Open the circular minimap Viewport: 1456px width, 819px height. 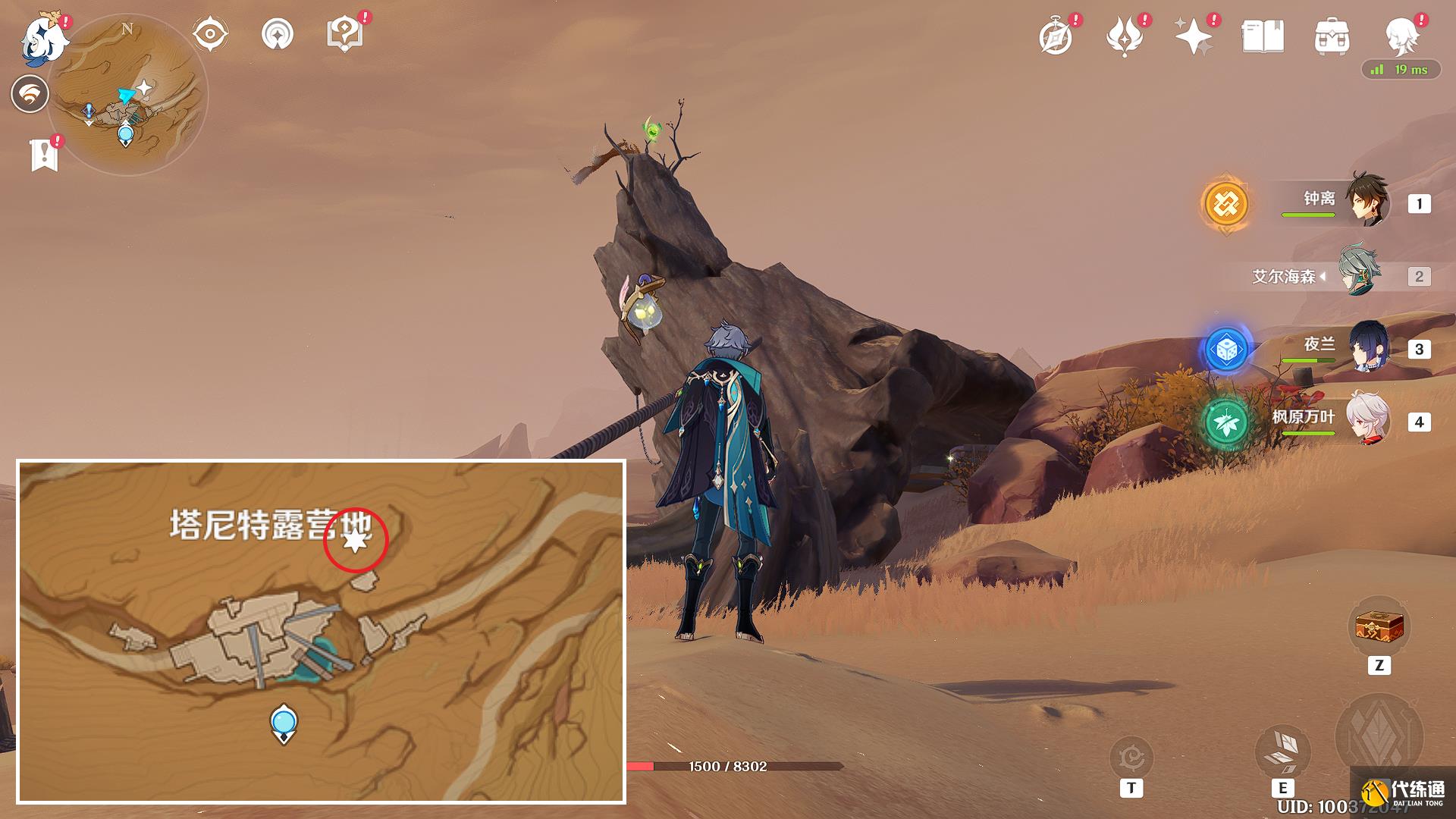(x=127, y=95)
